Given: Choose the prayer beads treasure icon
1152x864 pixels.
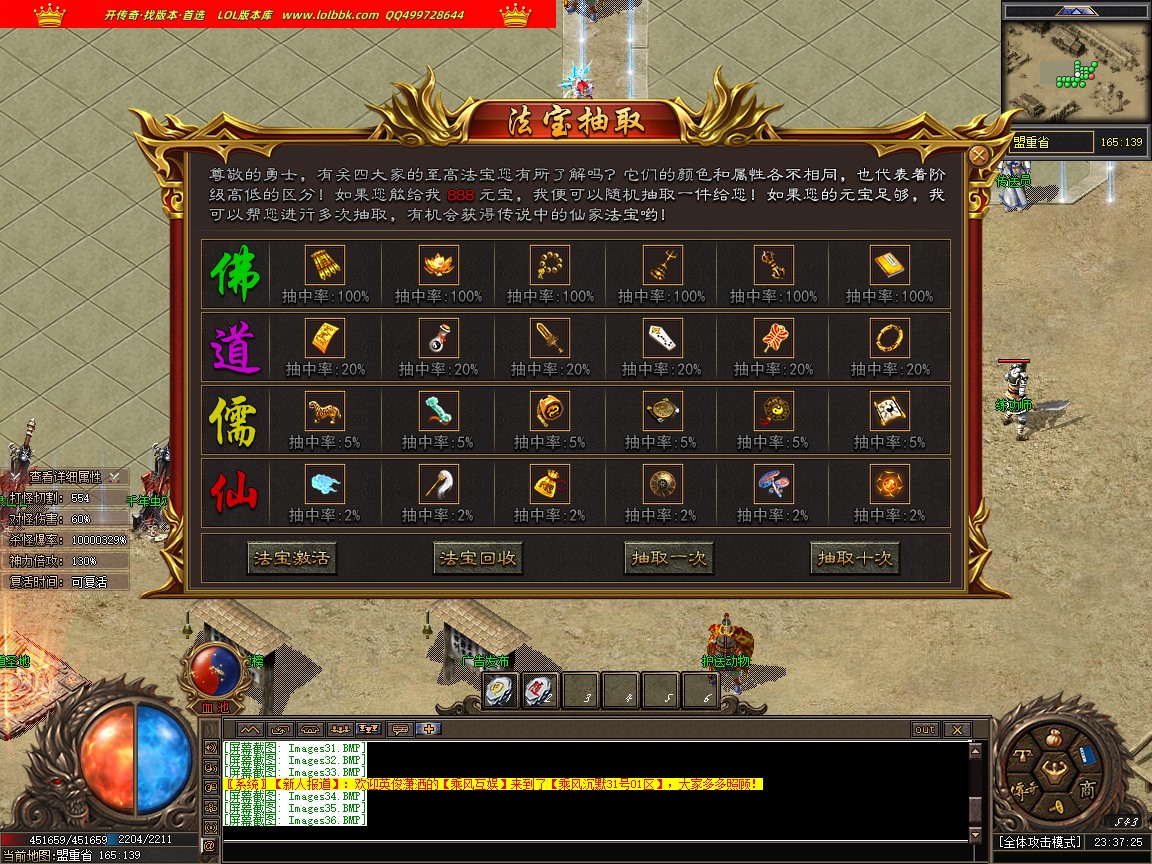Looking at the screenshot, I should pyautogui.click(x=549, y=265).
